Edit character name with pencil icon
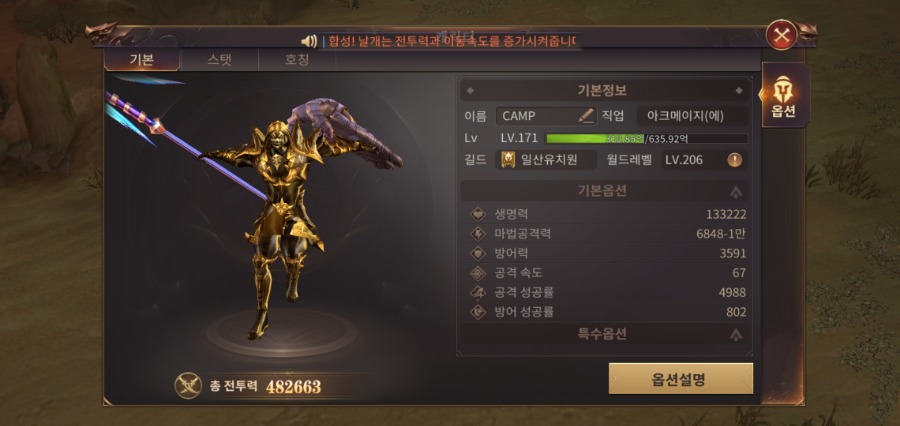Screen dimensions: 900x426 coord(586,116)
